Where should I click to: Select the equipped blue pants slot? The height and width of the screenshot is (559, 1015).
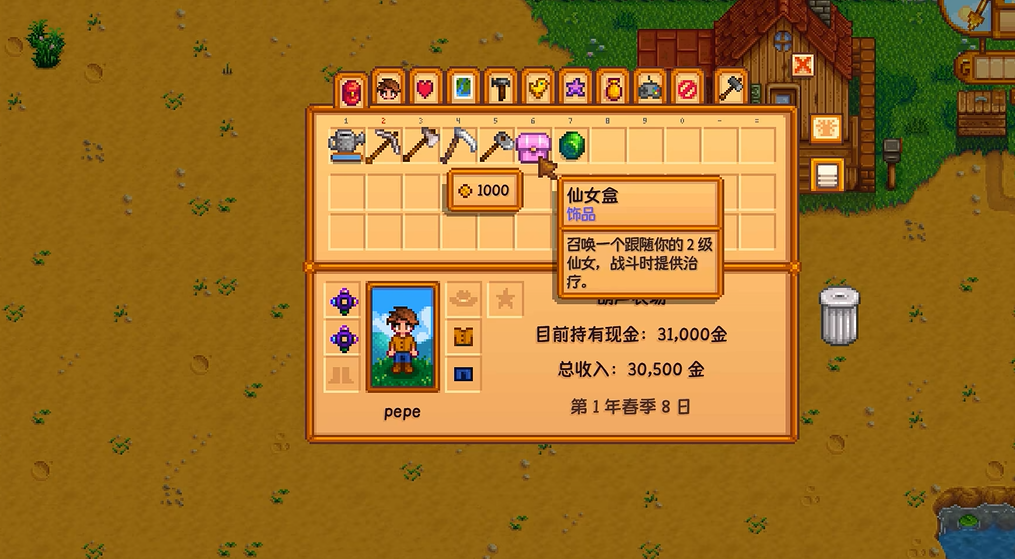(462, 375)
